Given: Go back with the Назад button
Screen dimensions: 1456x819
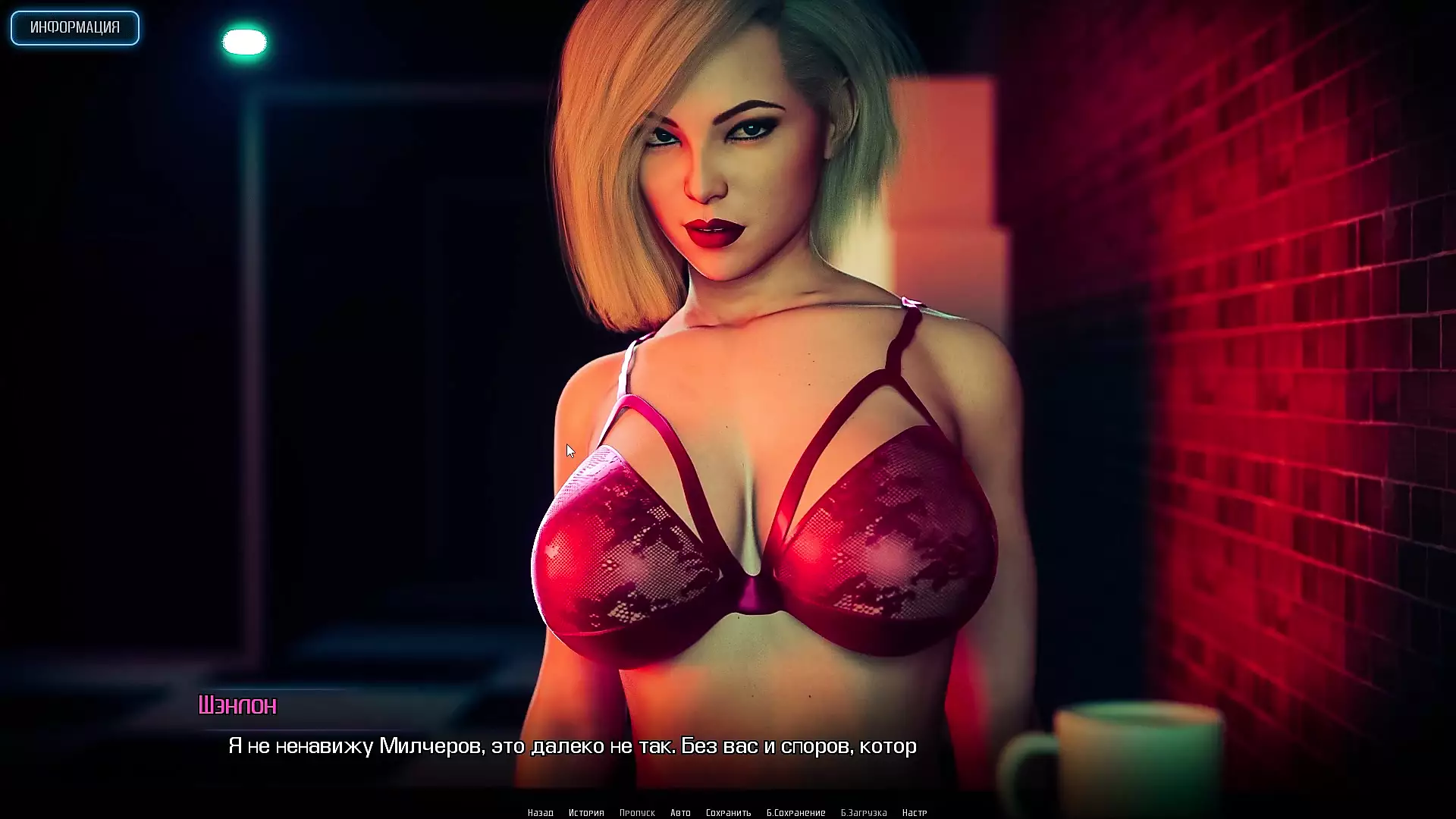Looking at the screenshot, I should pos(541,812).
